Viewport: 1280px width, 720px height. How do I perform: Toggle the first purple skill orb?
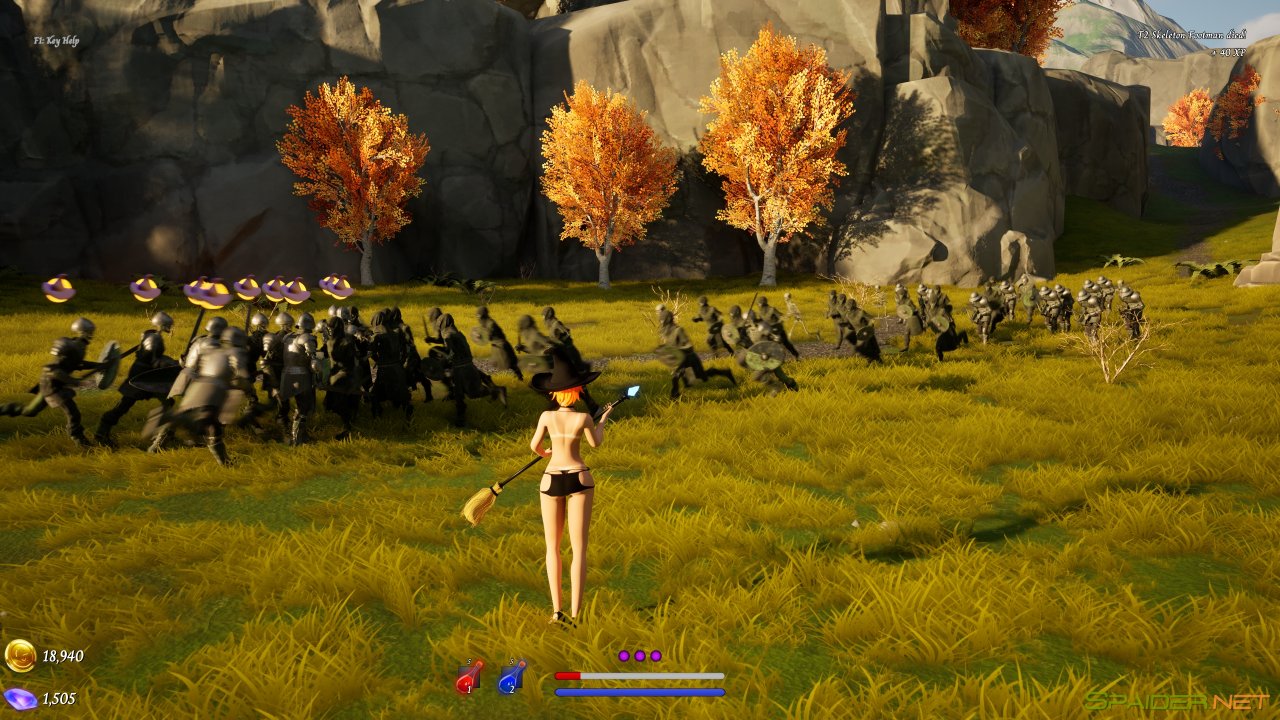tap(626, 656)
